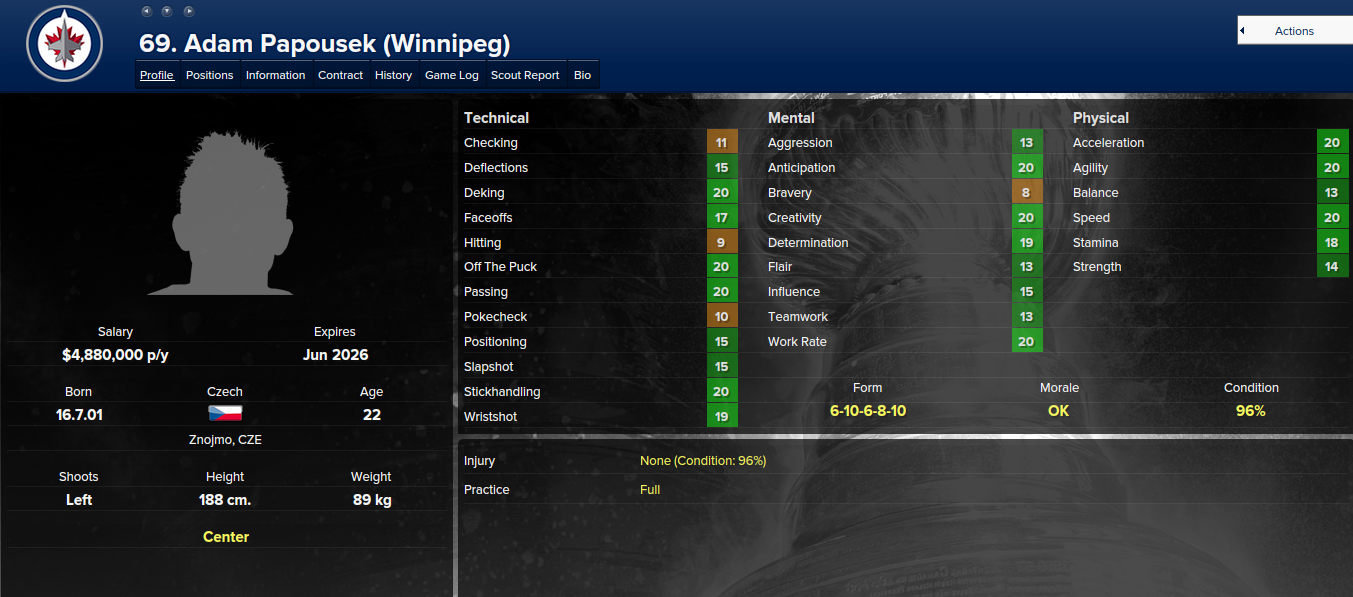Open the Positions tab
Image resolution: width=1353 pixels, height=597 pixels.
point(209,75)
